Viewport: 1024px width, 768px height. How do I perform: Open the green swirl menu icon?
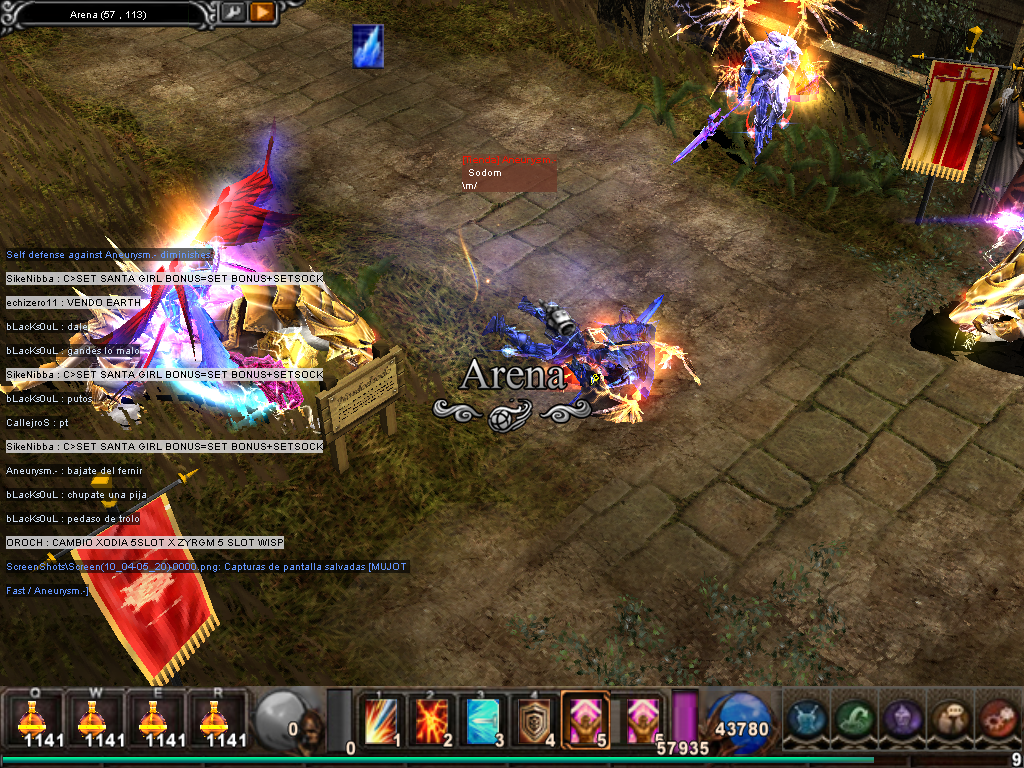[853, 719]
